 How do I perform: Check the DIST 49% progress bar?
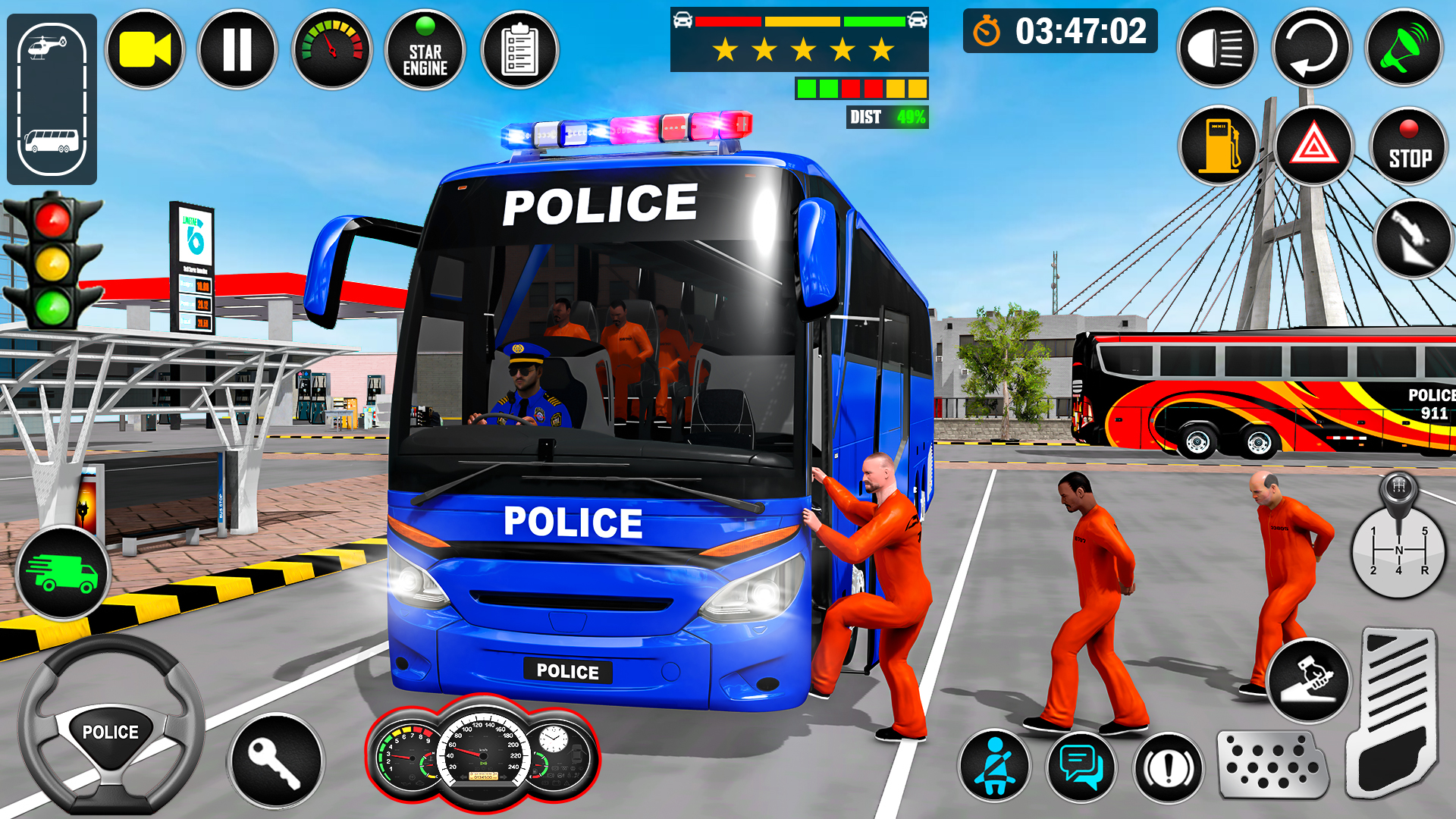pyautogui.click(x=886, y=118)
